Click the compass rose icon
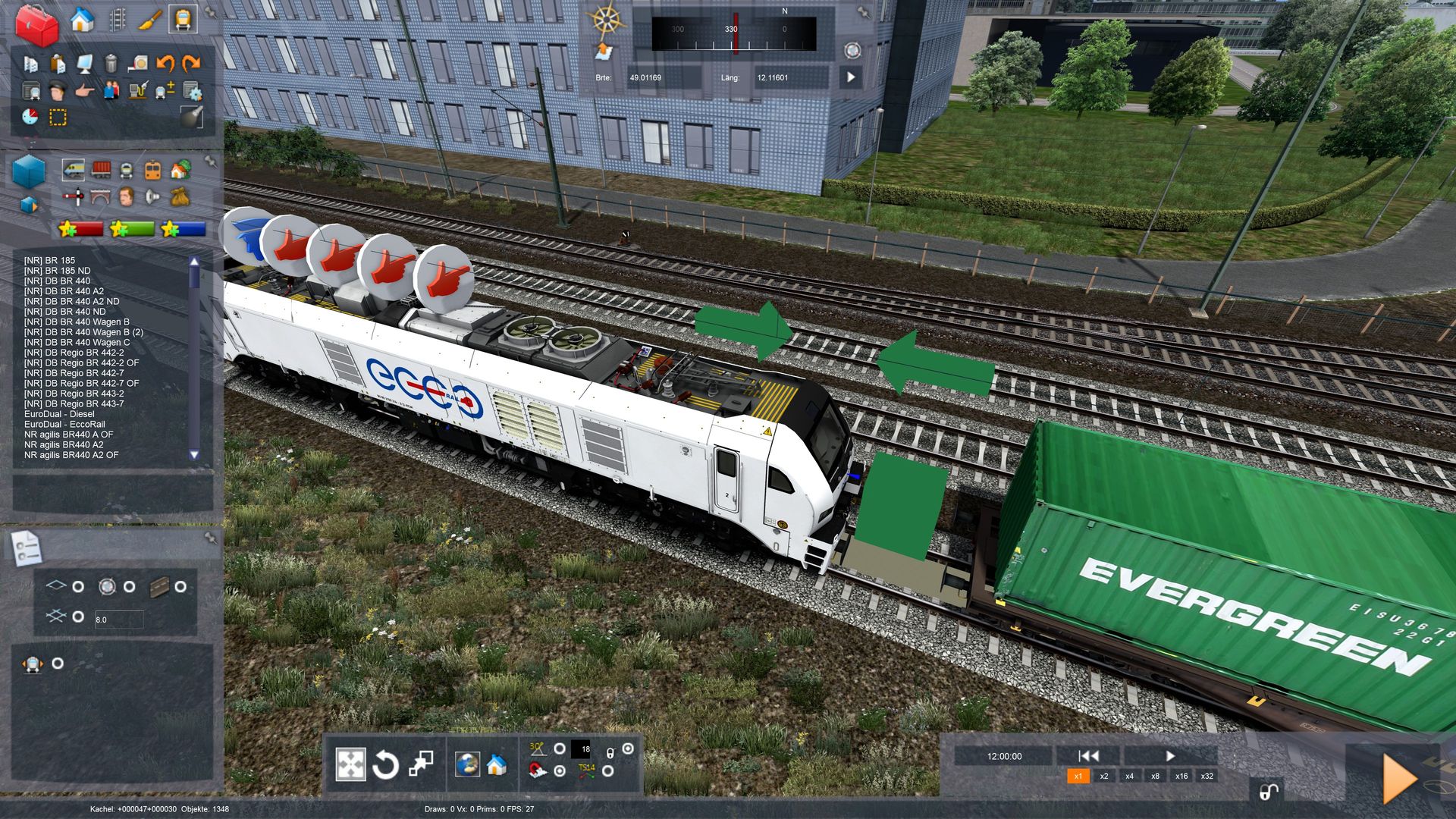 coord(607,20)
